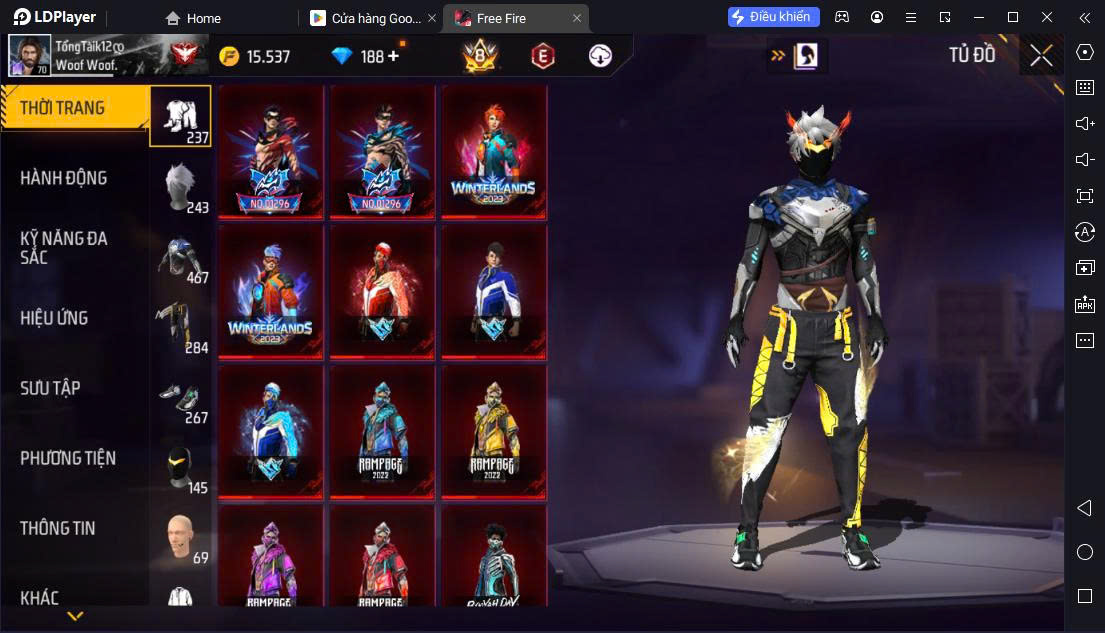Switch to the LDPlayer Home tab
This screenshot has width=1105, height=633.
[x=193, y=18]
